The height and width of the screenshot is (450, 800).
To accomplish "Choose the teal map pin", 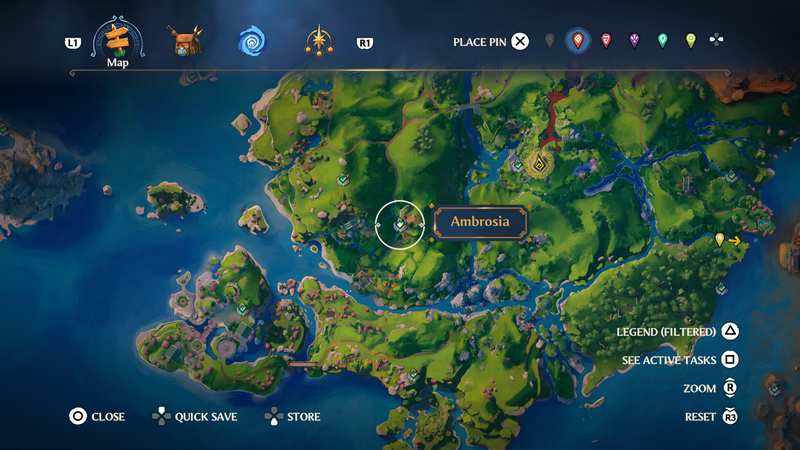I will [662, 41].
